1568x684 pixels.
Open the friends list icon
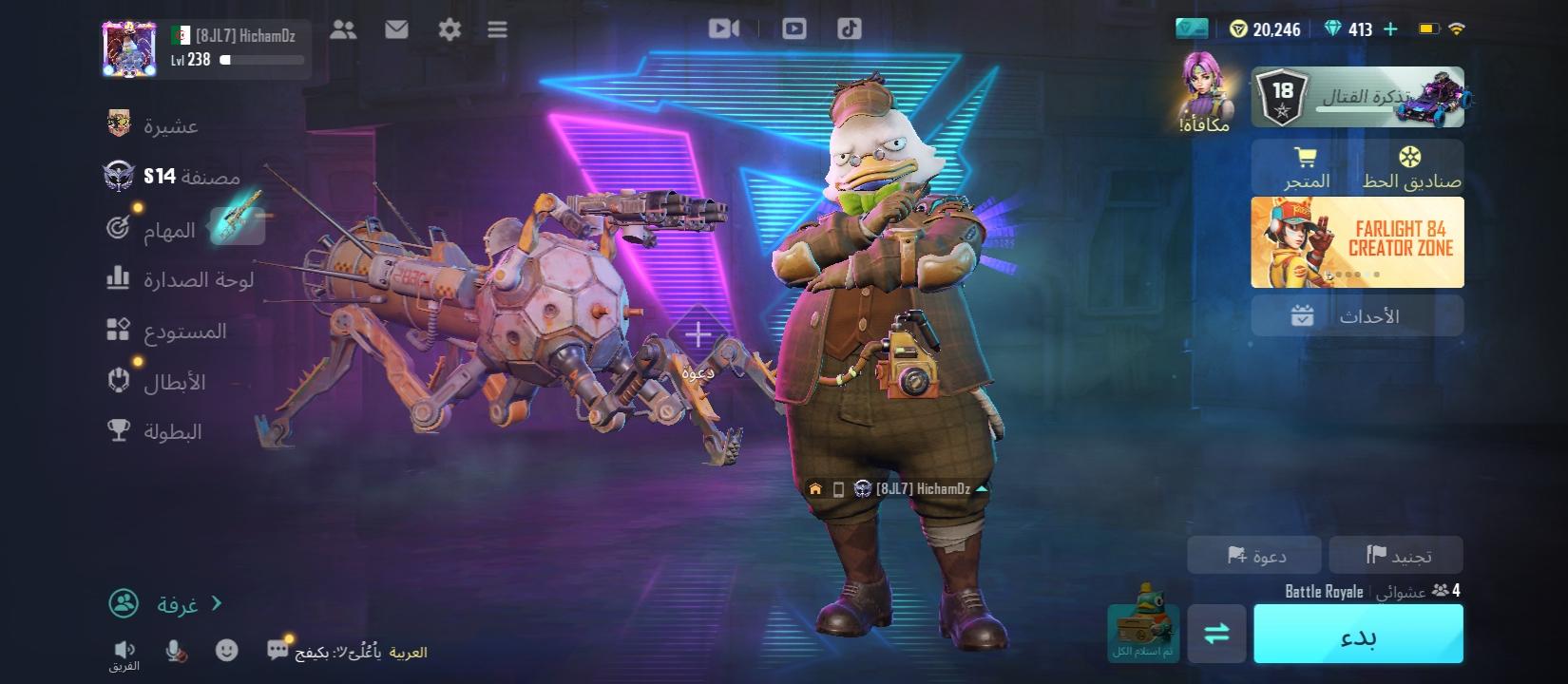(x=344, y=28)
